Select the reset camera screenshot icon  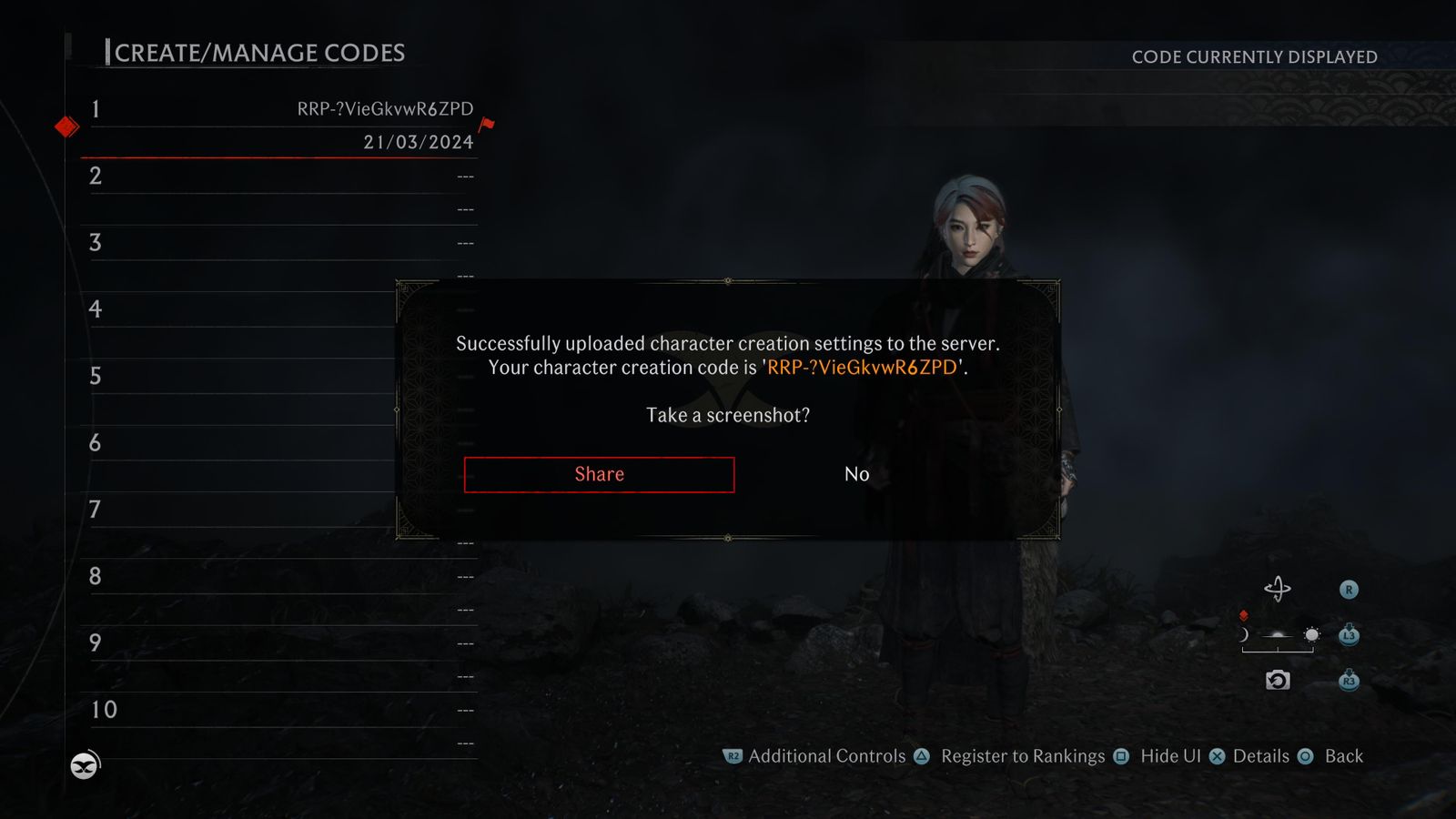pos(1278,679)
